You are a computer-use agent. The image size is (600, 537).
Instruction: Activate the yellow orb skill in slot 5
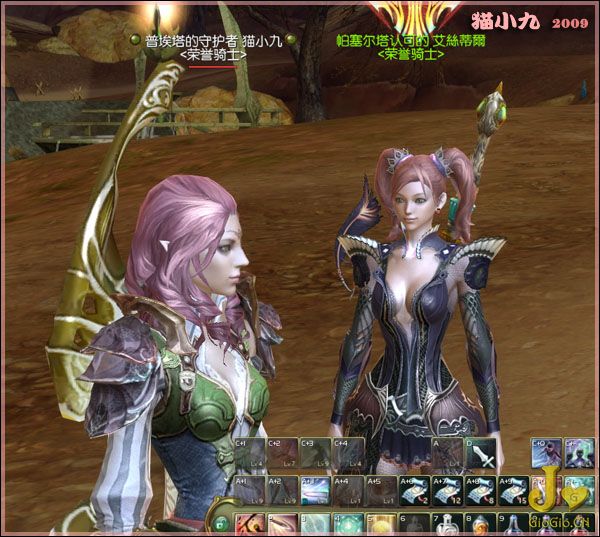(x=381, y=525)
